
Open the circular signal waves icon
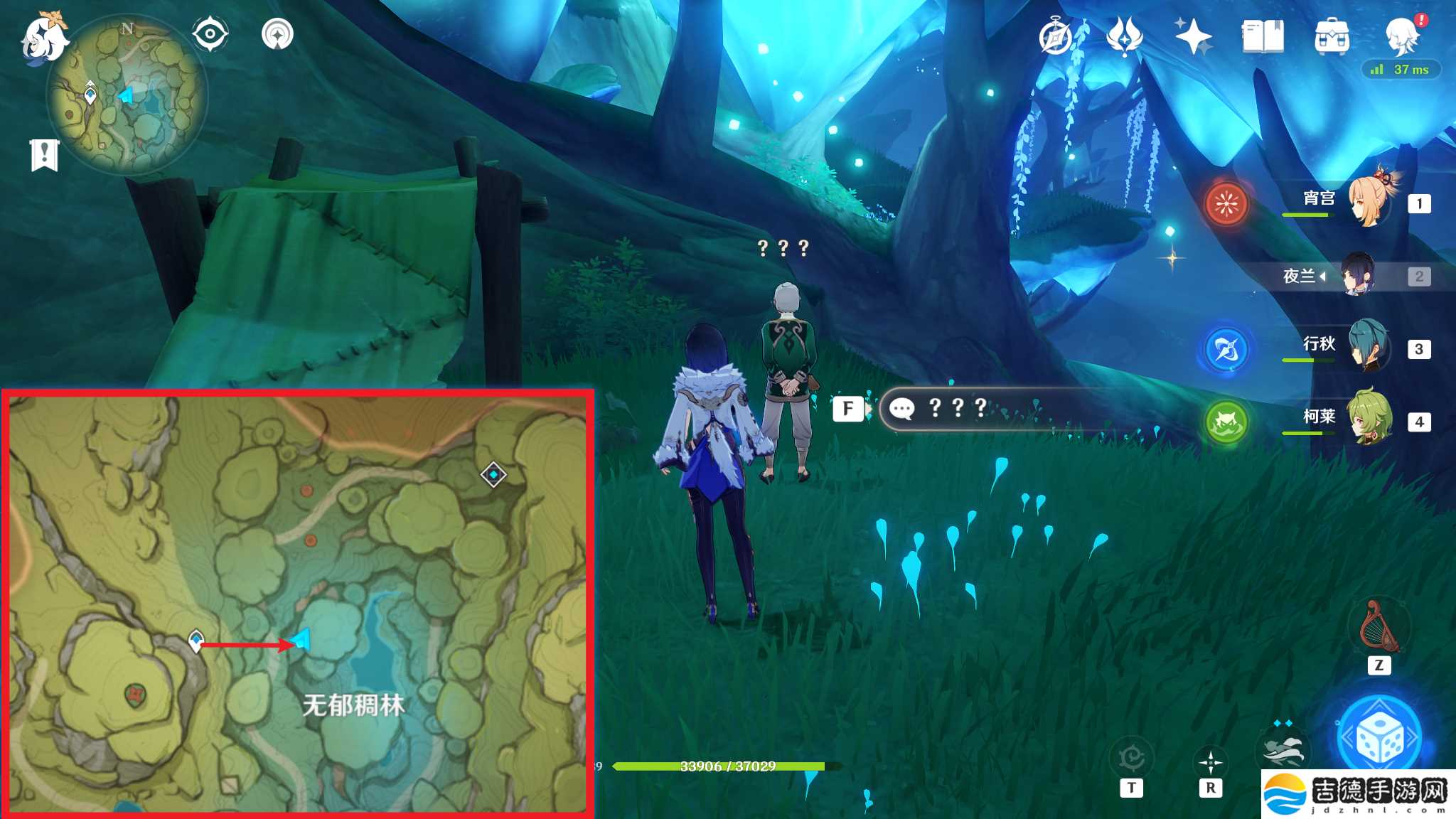pyautogui.click(x=277, y=34)
